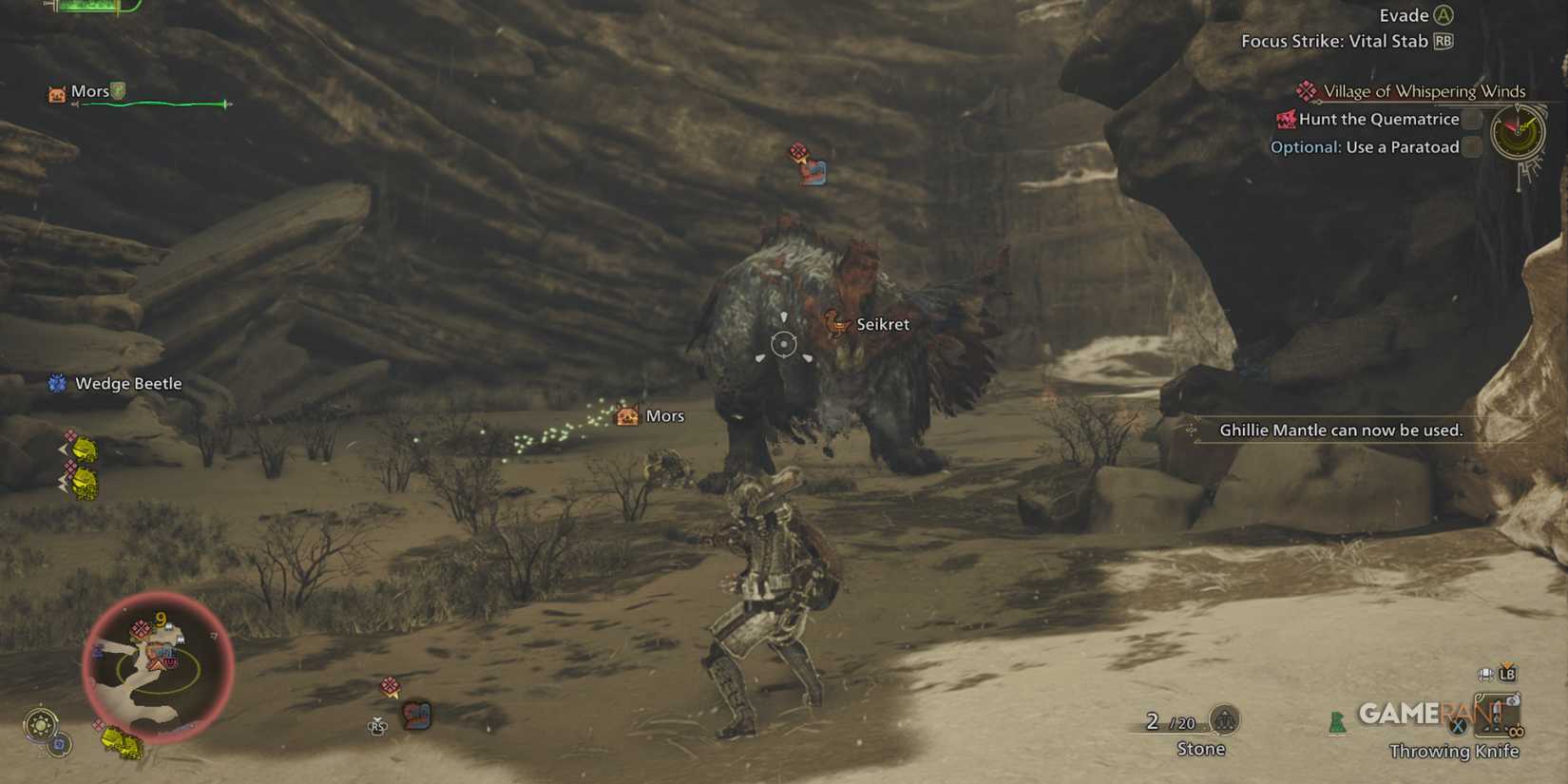Toggle the RS radial menu prompt

click(378, 724)
